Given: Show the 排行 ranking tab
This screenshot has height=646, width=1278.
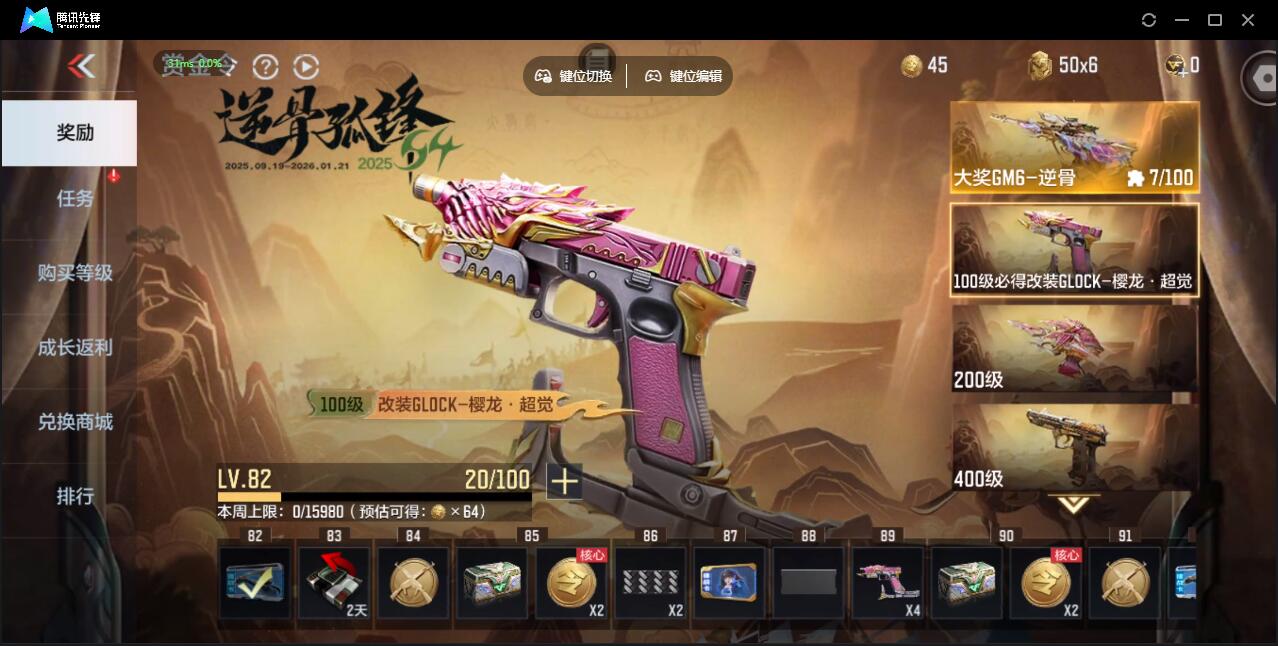Looking at the screenshot, I should (x=75, y=496).
